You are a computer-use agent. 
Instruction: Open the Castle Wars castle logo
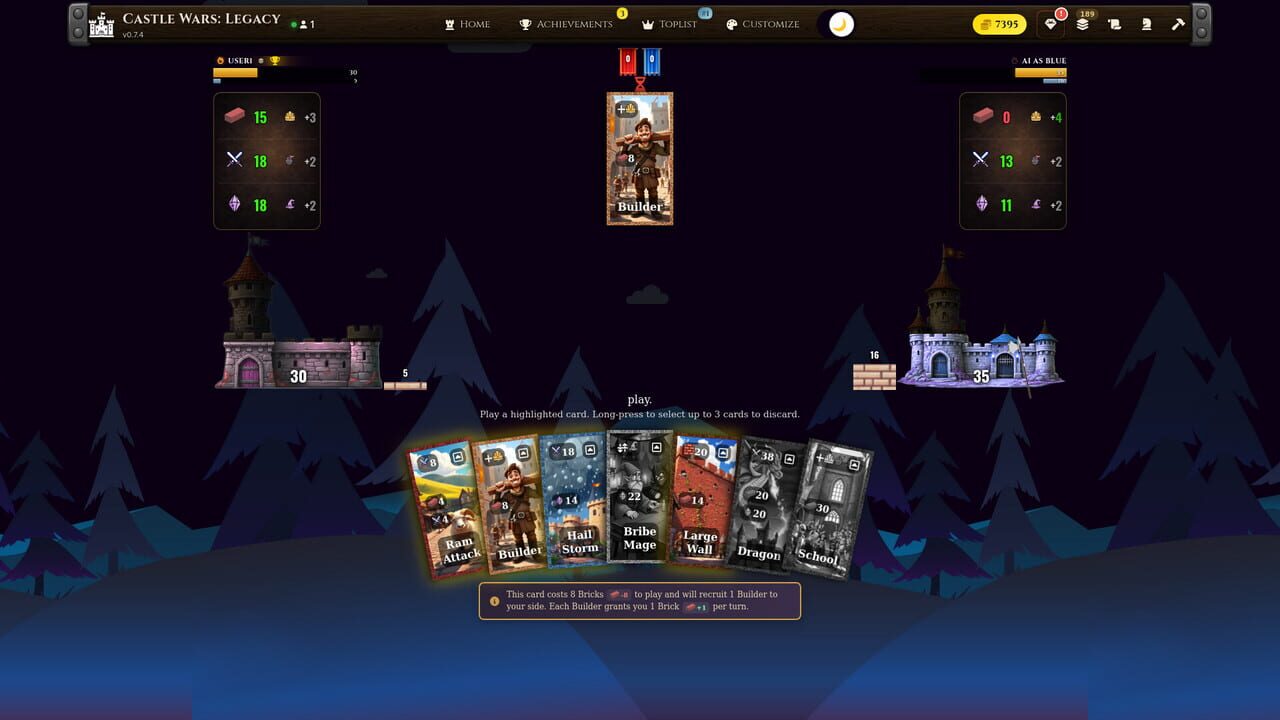click(100, 22)
